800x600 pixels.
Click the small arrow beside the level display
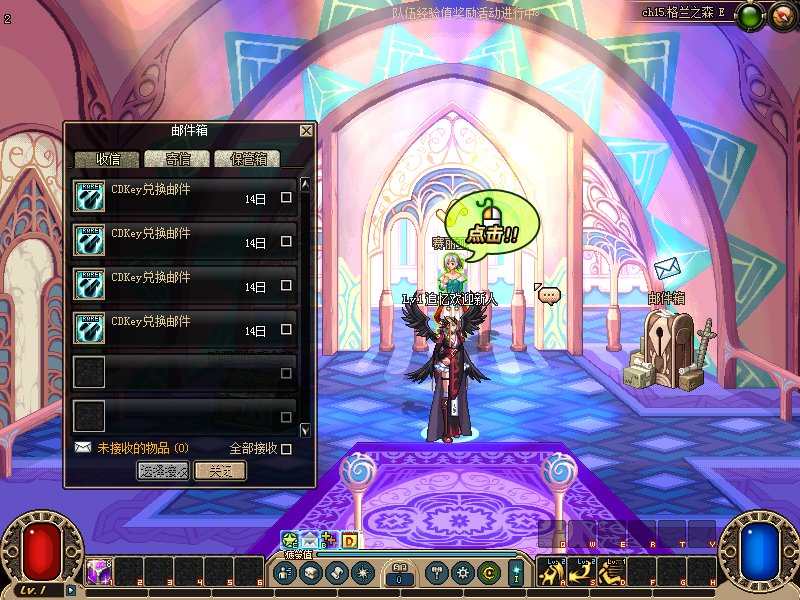click(x=71, y=590)
